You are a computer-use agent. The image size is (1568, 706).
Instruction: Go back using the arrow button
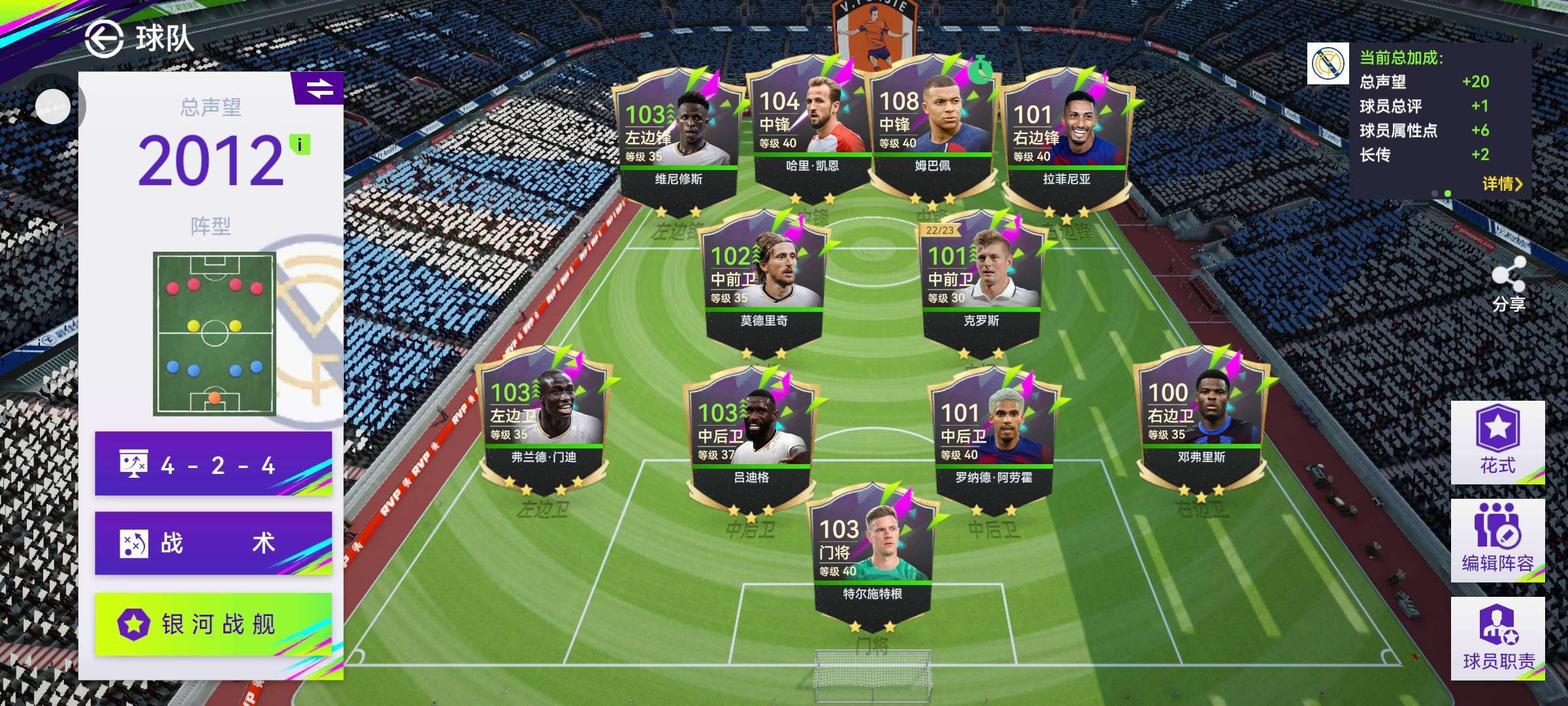(x=104, y=39)
